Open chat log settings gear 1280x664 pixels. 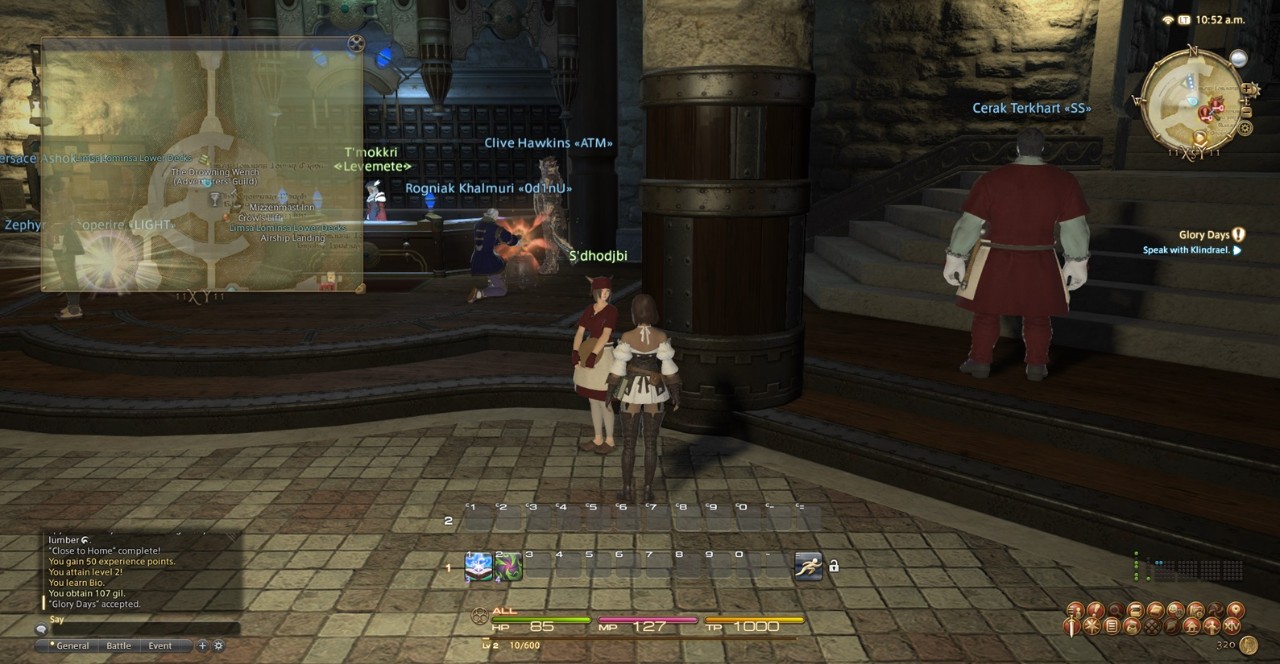pyautogui.click(x=218, y=646)
